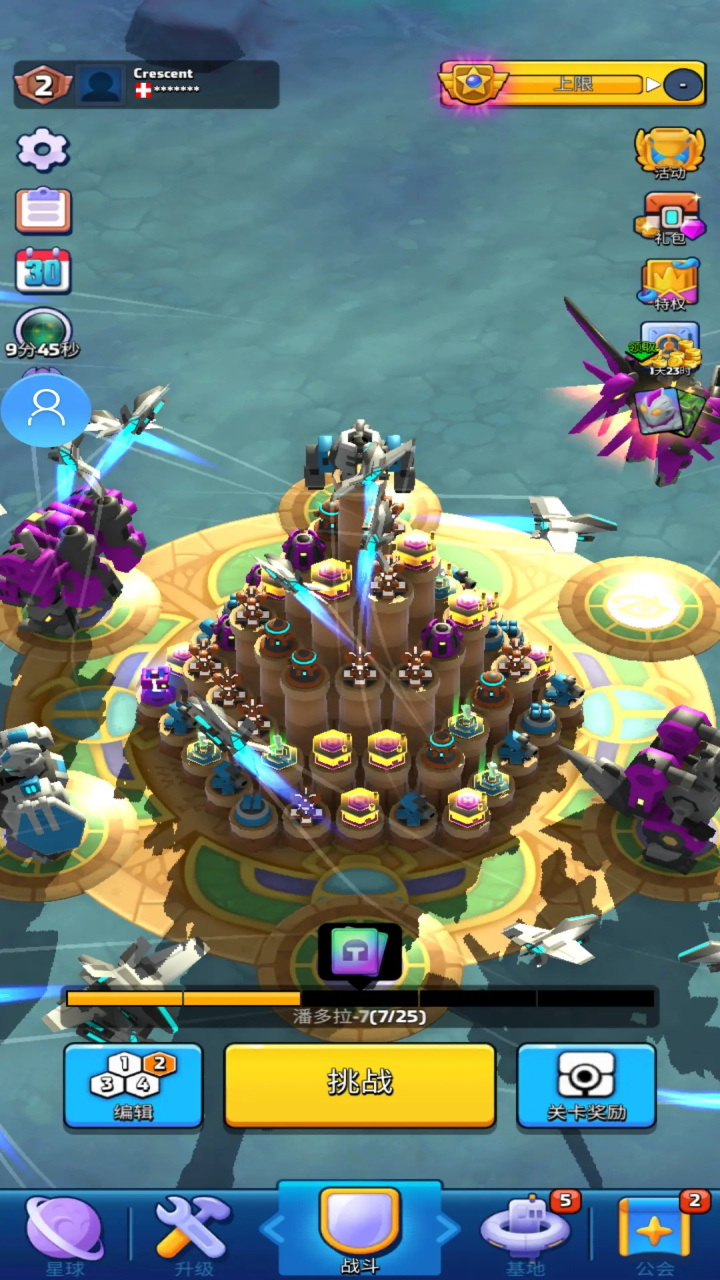The height and width of the screenshot is (1280, 720).
Task: Open the 礼包 gift pack shop
Action: (669, 217)
